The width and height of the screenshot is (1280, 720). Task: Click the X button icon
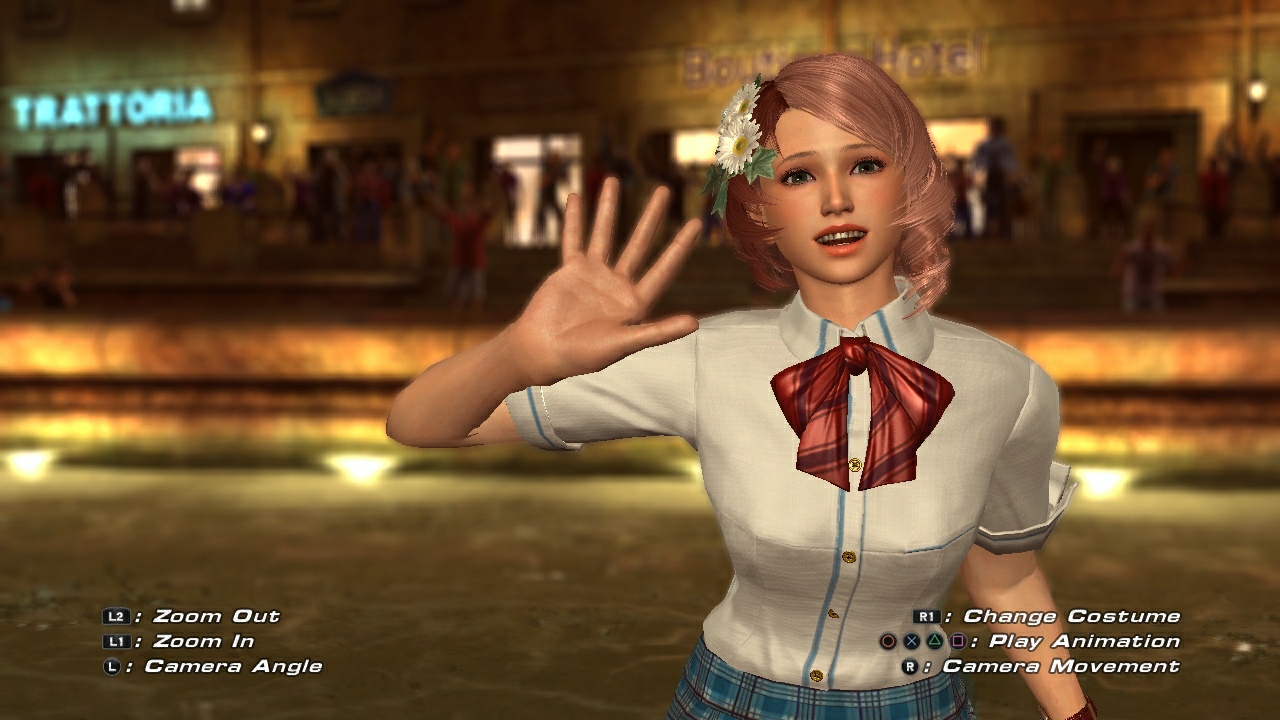(912, 641)
